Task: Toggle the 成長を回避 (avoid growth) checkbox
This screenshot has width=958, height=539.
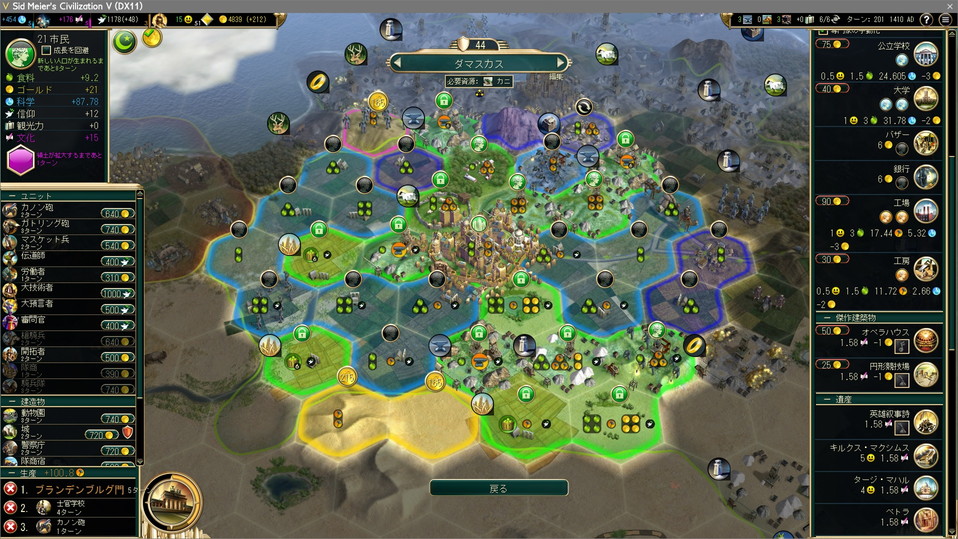Action: coord(46,49)
